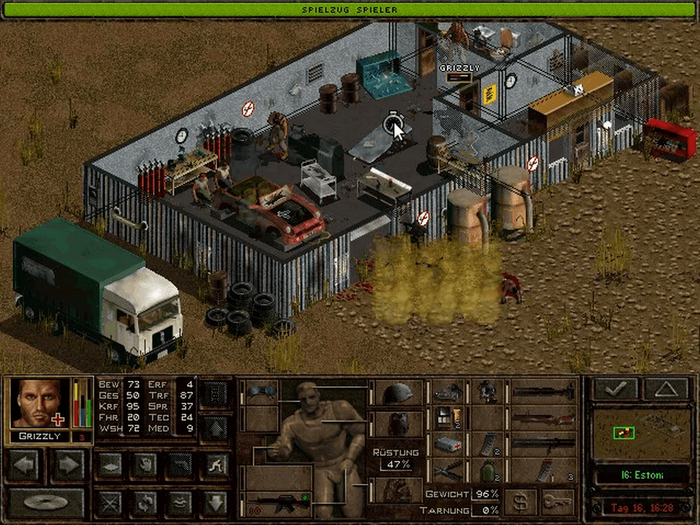Toggle the running stance button

pyautogui.click(x=215, y=465)
